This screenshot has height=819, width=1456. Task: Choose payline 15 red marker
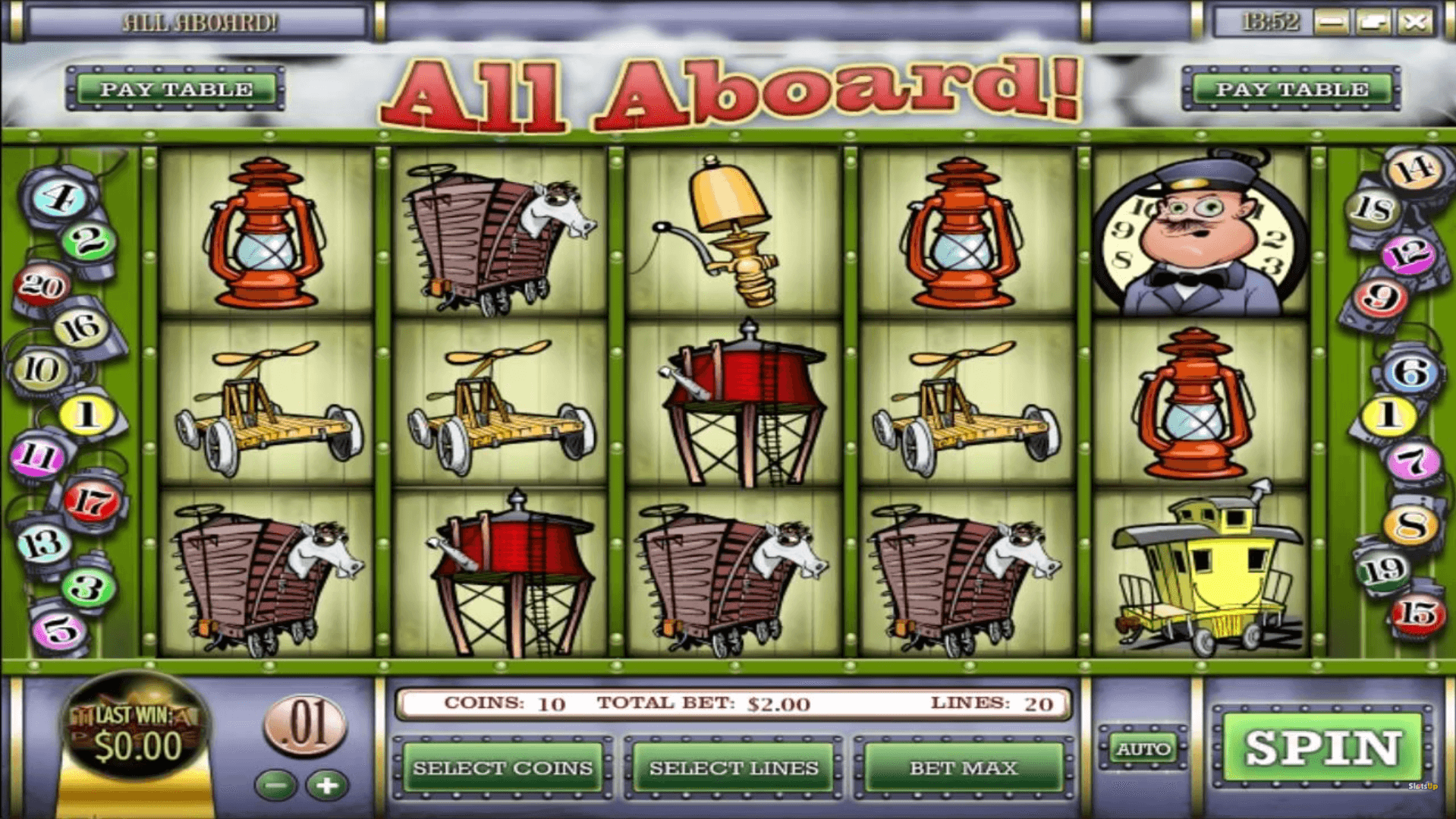[1417, 613]
